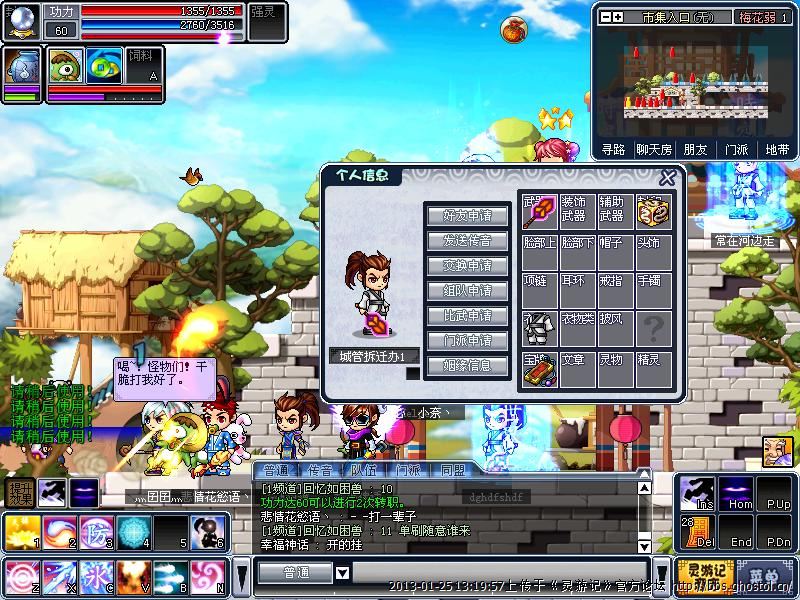
Task: Open the chat channel dropdown arrow
Action: (342, 573)
